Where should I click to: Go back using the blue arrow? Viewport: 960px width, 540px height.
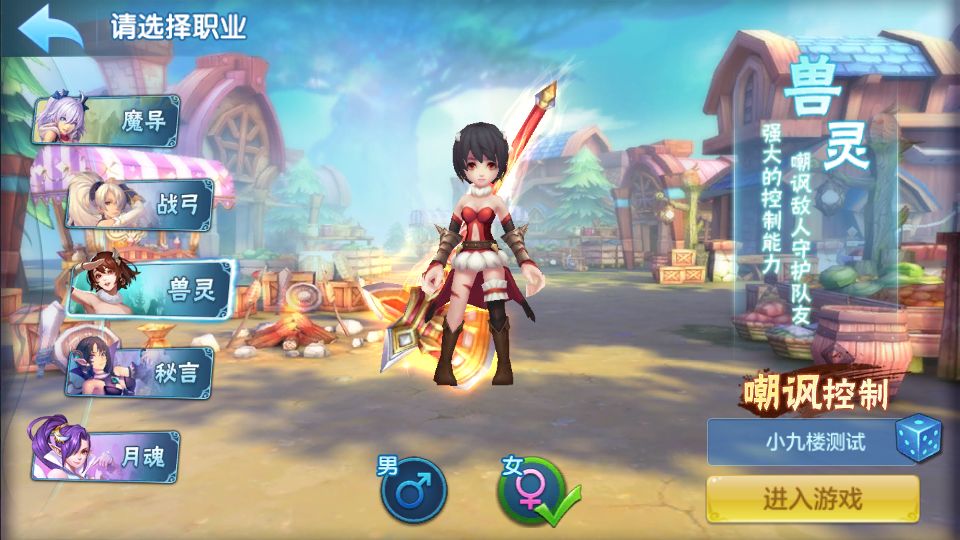click(49, 29)
